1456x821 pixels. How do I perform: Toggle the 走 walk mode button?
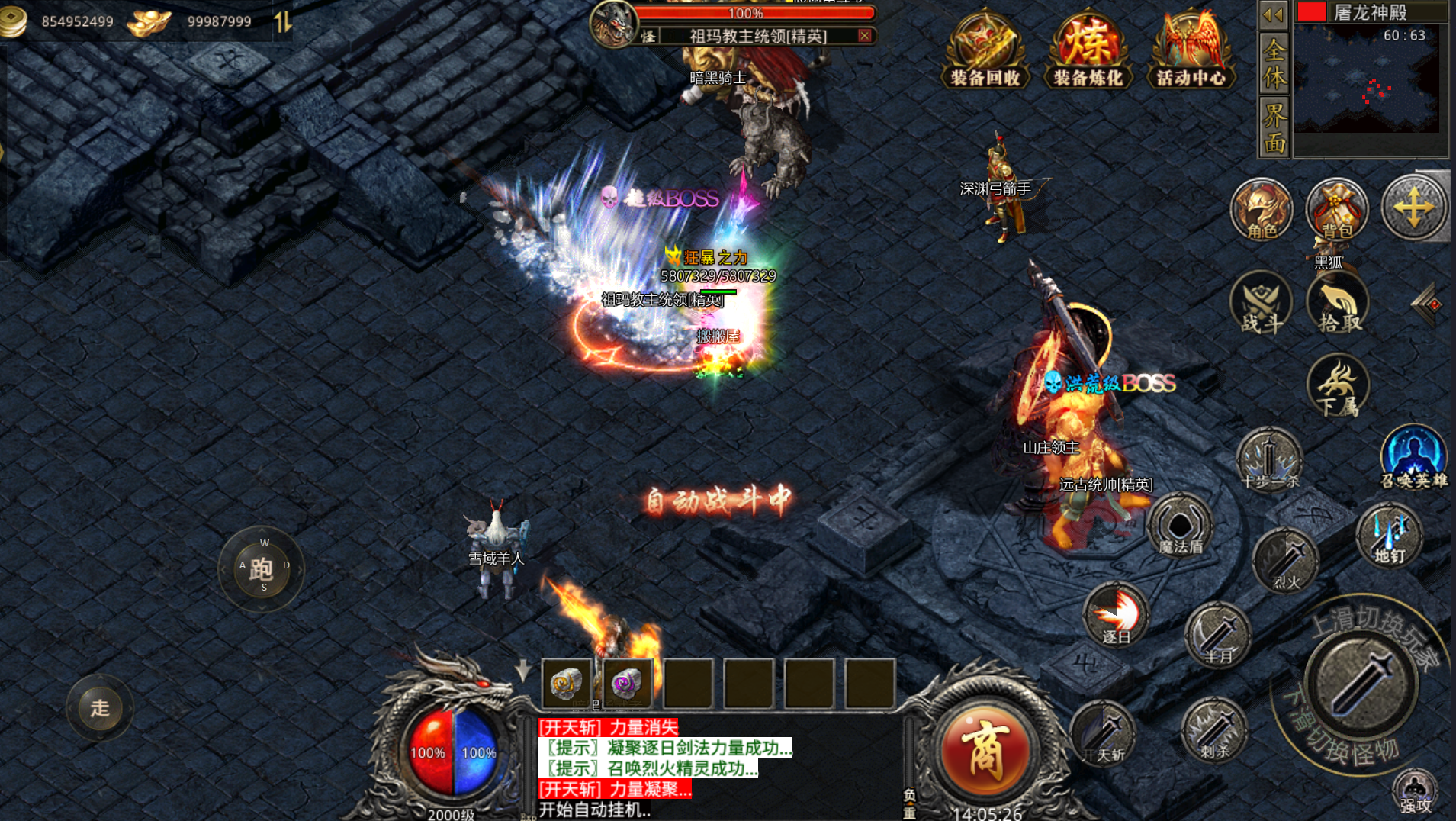(100, 708)
